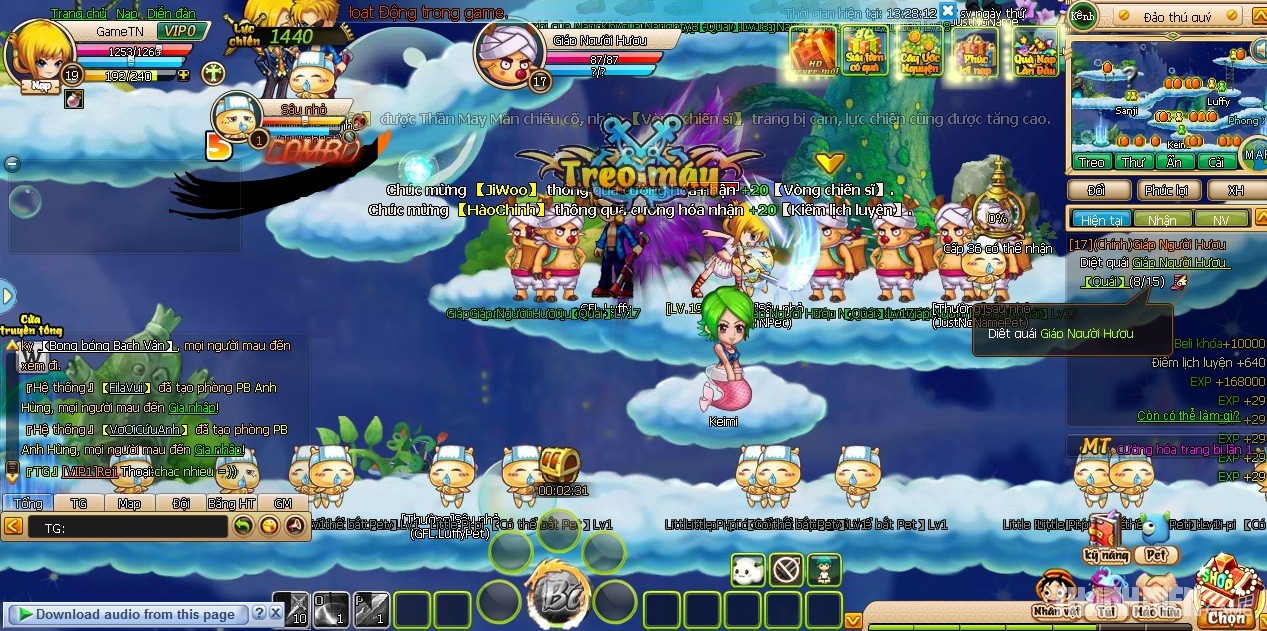
Task: Switch to the Tổng chat tab
Action: click(28, 503)
